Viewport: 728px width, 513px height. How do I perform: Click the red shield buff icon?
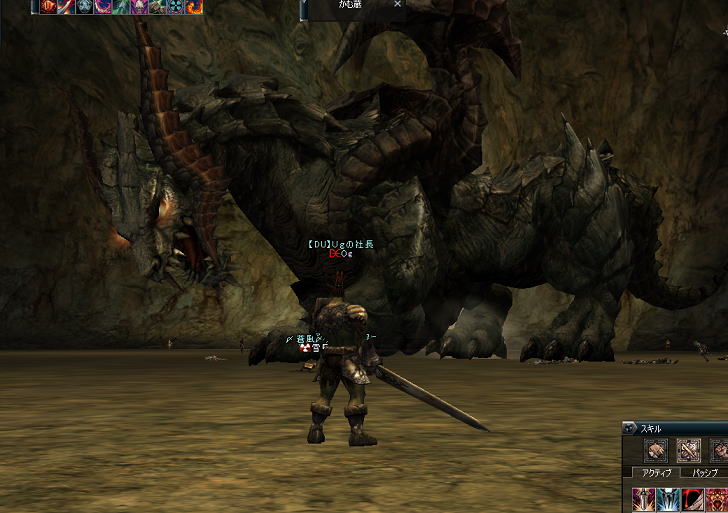coord(48,6)
